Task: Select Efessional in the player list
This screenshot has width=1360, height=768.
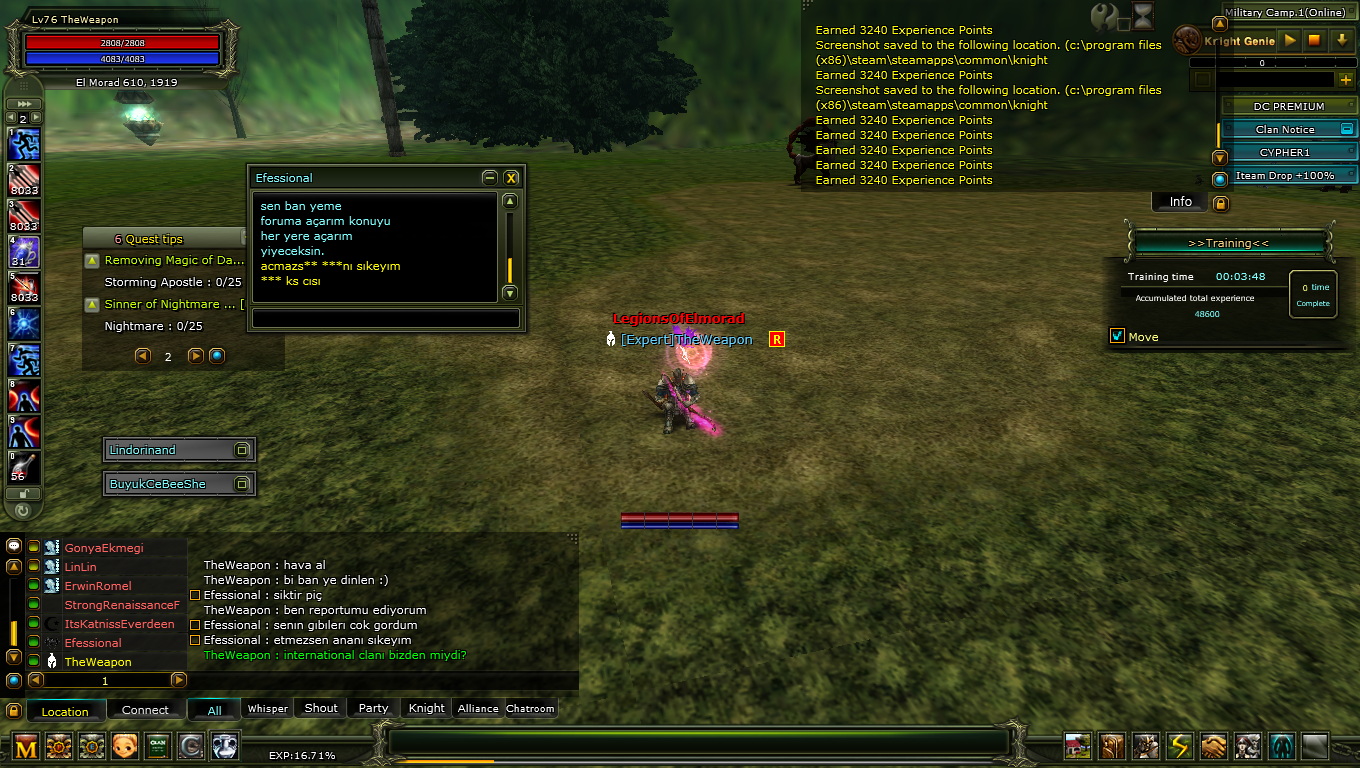Action: tap(93, 643)
